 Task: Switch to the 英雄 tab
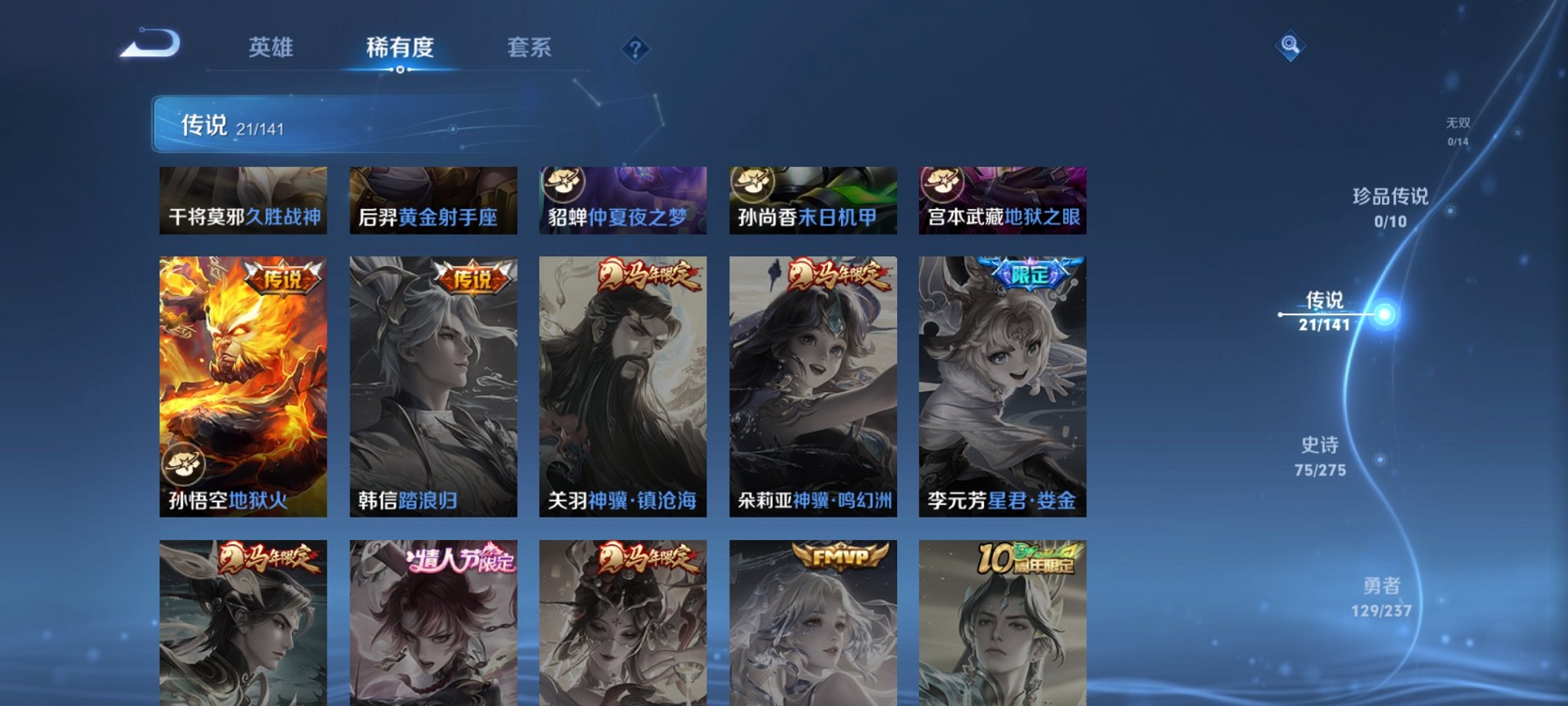273,48
